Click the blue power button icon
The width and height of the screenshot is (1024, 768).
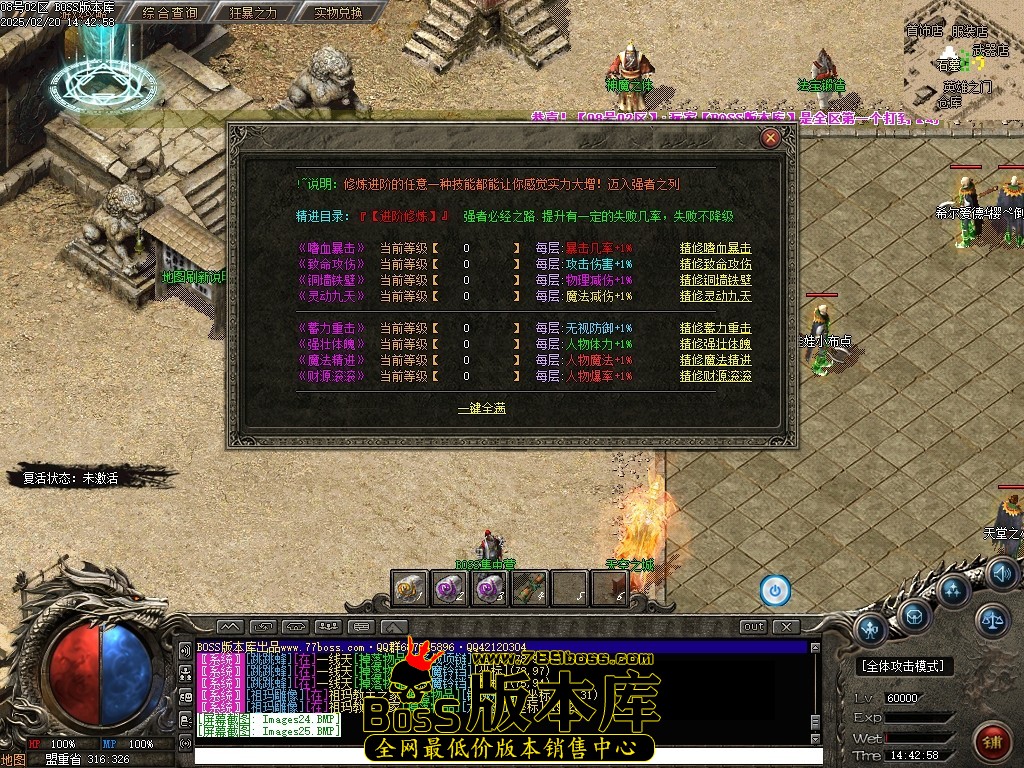pos(775,590)
